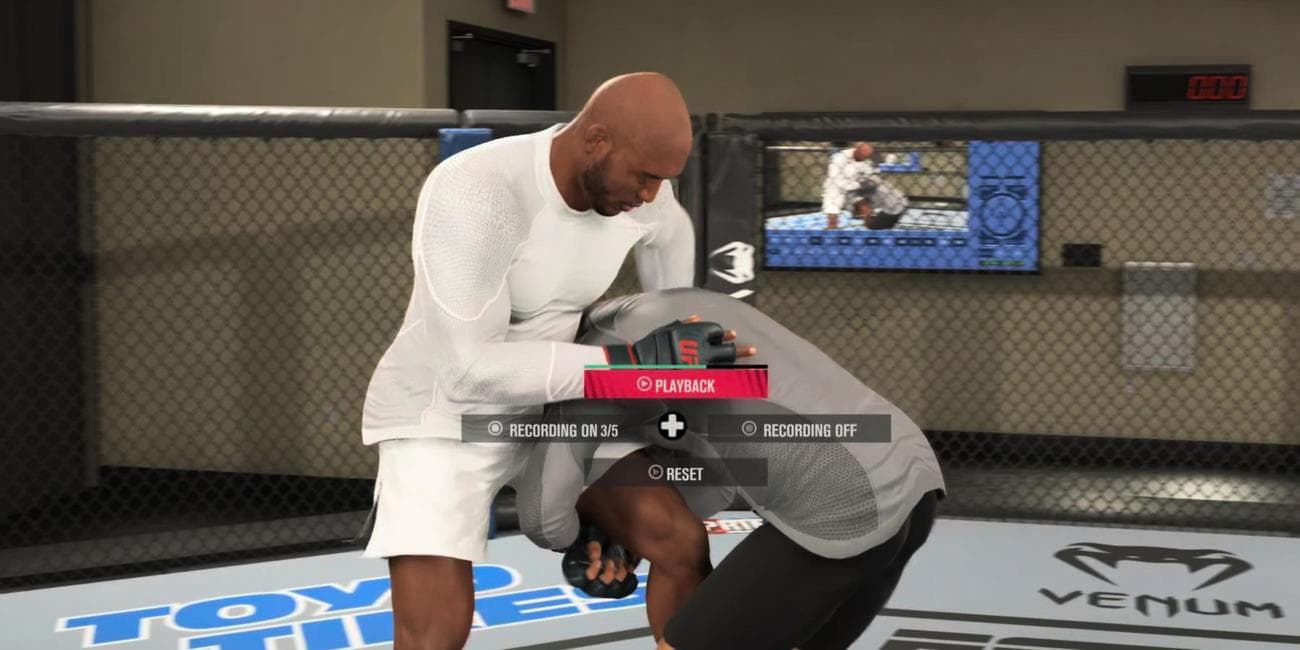
Task: Select the Reset option
Action: point(676,473)
